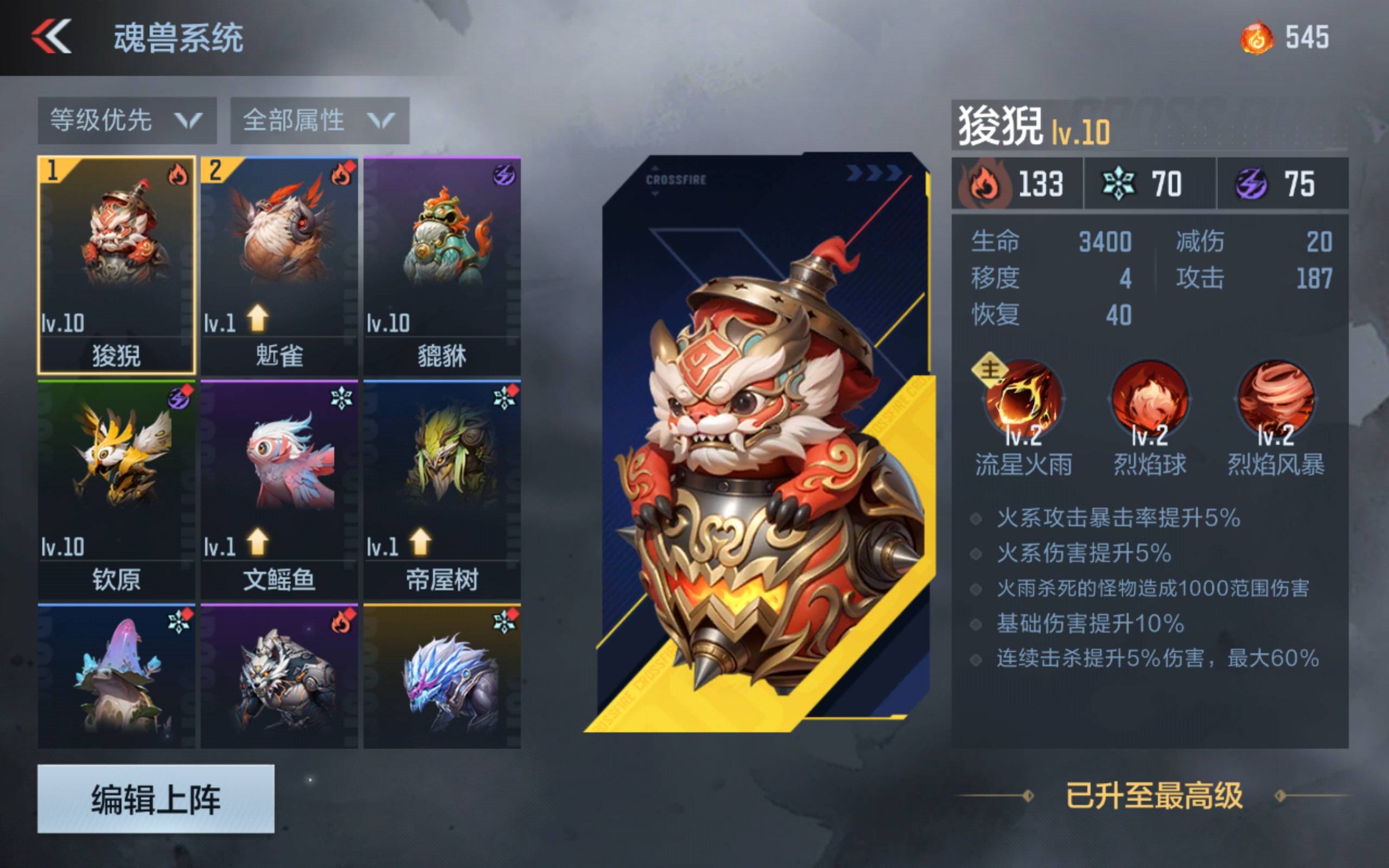Select the grey armored wolf beast card
This screenshot has height=868, width=1389.
279,676
